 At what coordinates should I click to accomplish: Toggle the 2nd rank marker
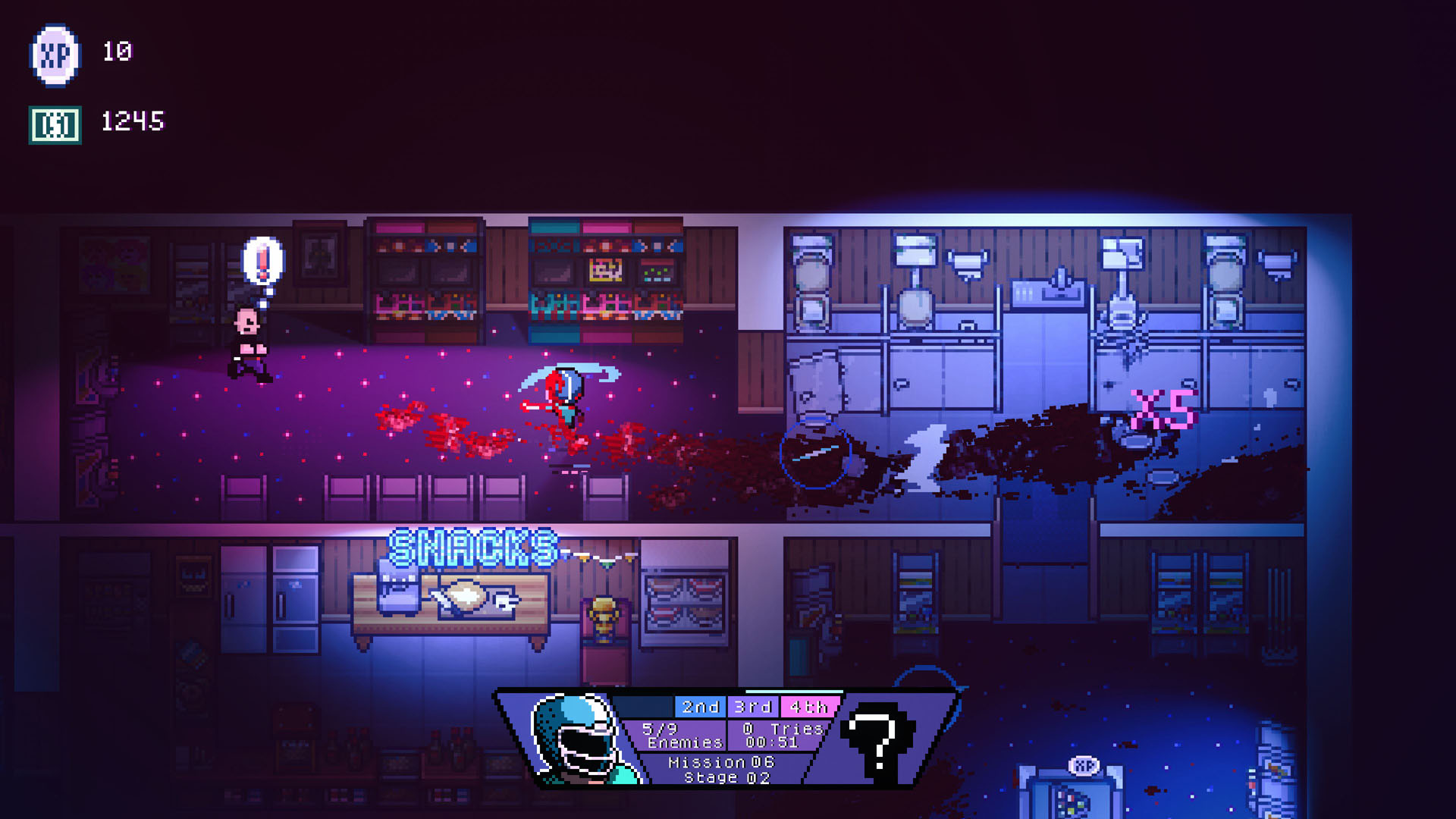point(701,707)
